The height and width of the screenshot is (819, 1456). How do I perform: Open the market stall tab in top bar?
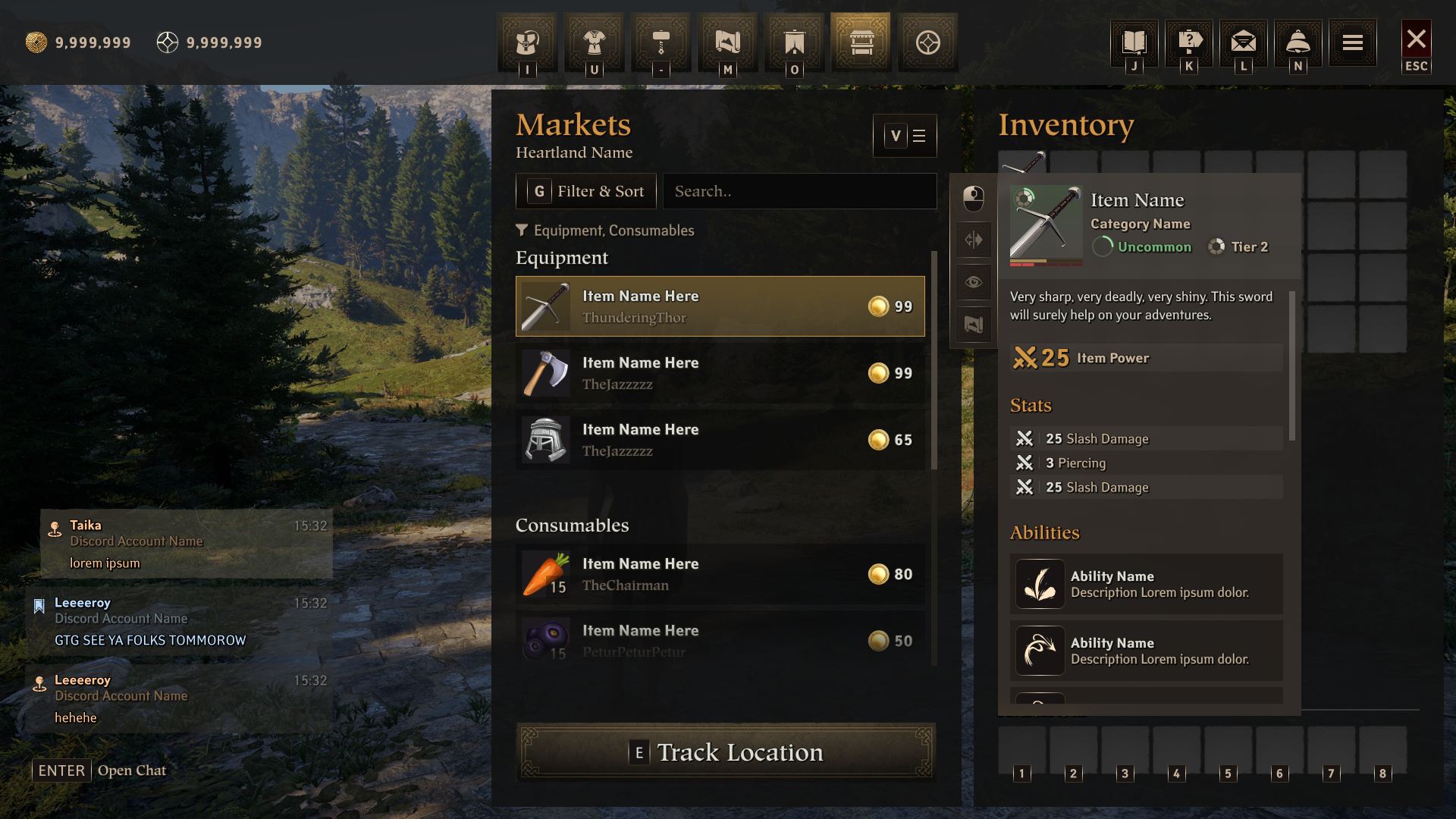click(x=861, y=42)
